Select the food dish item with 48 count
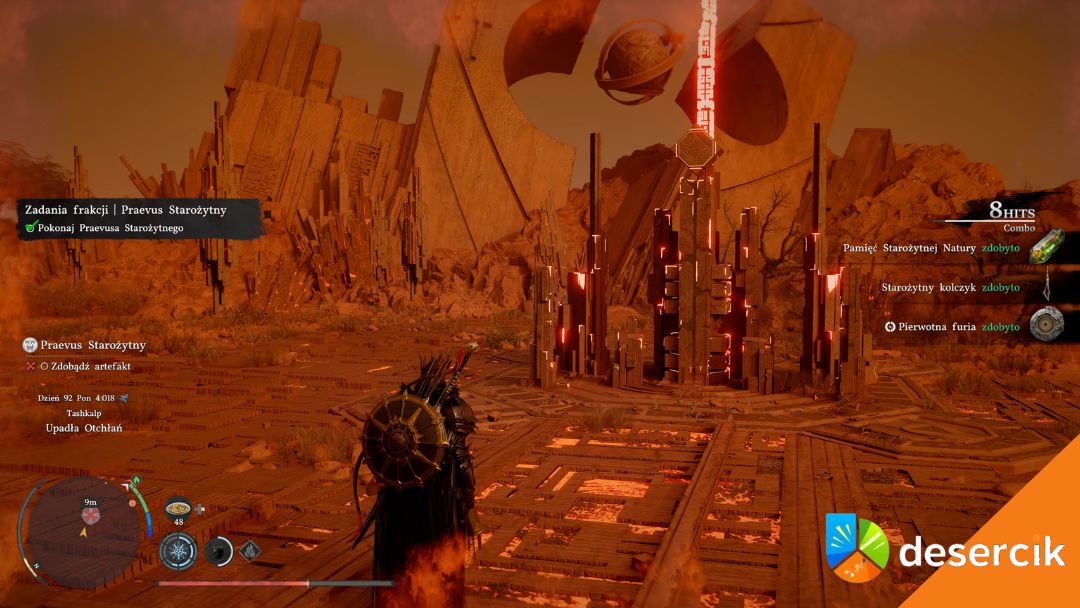Image resolution: width=1080 pixels, height=608 pixels. [x=178, y=507]
